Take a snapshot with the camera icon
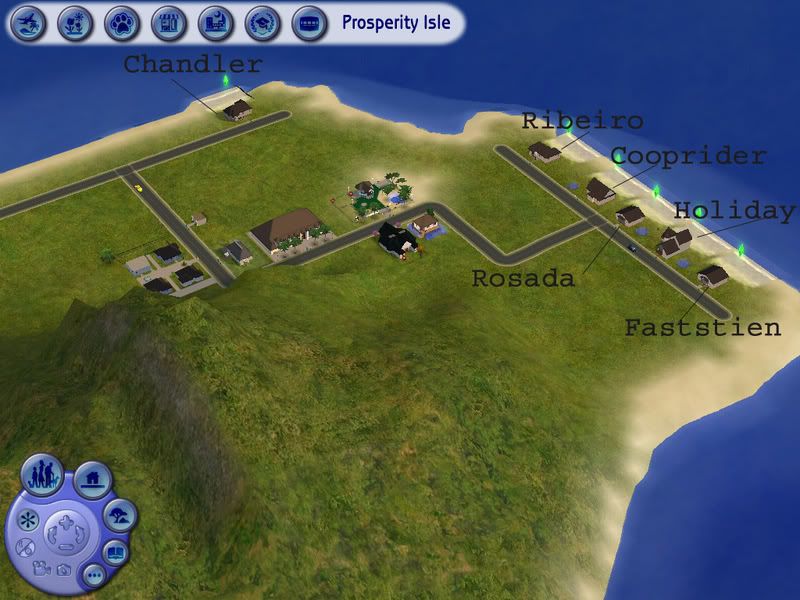This screenshot has width=800, height=600. [63, 570]
